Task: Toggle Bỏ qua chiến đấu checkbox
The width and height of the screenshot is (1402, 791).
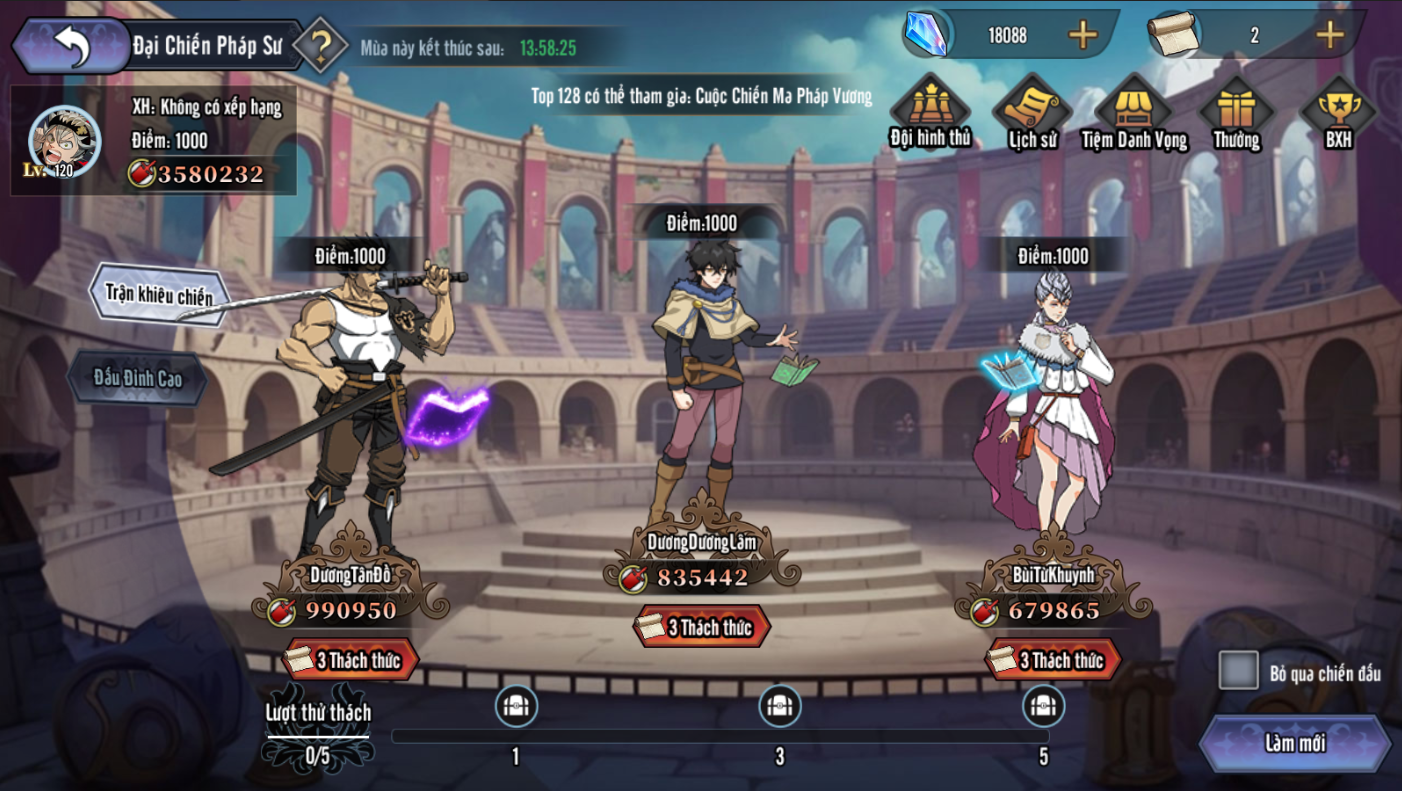Action: tap(1238, 671)
